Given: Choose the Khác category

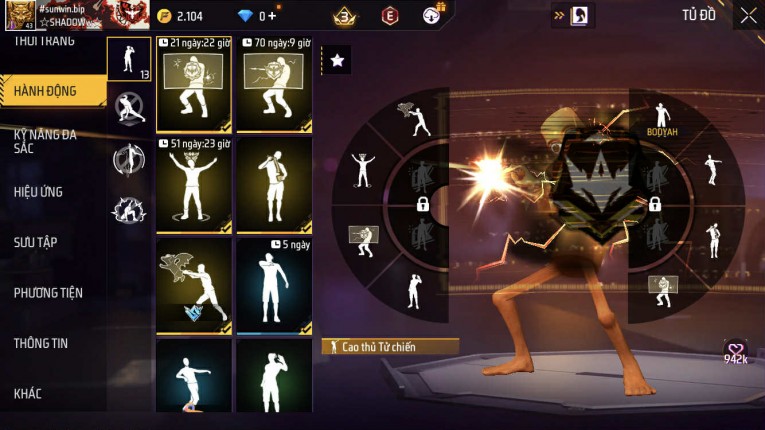Looking at the screenshot, I should point(28,394).
